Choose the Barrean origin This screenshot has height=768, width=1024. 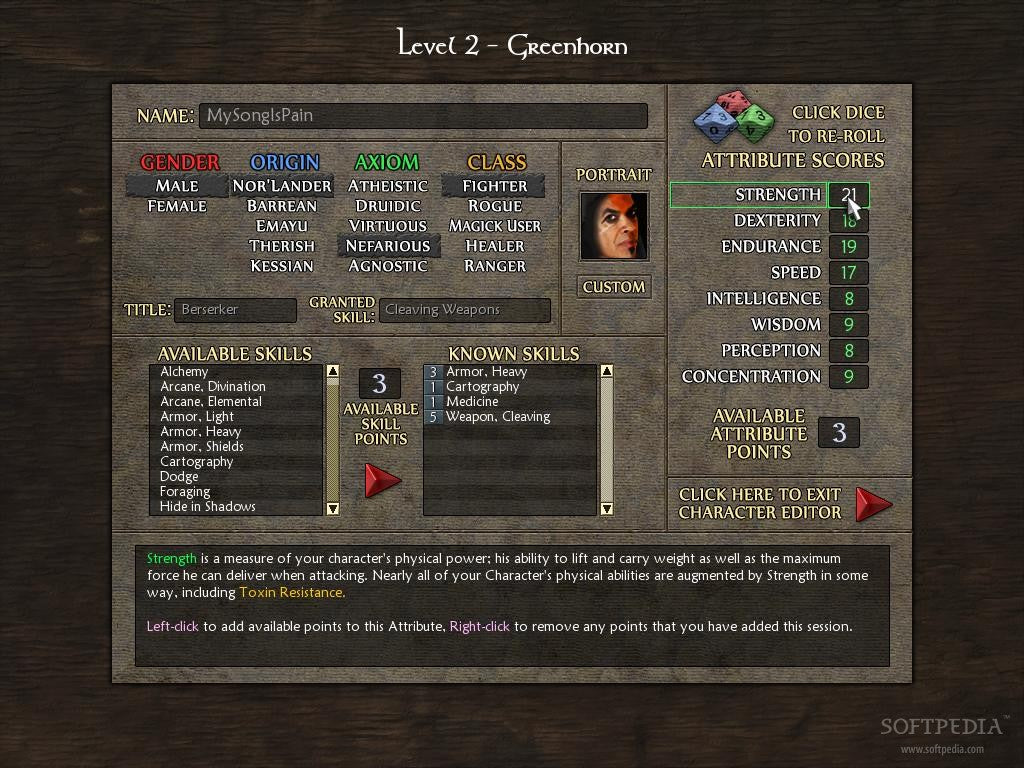coord(282,206)
